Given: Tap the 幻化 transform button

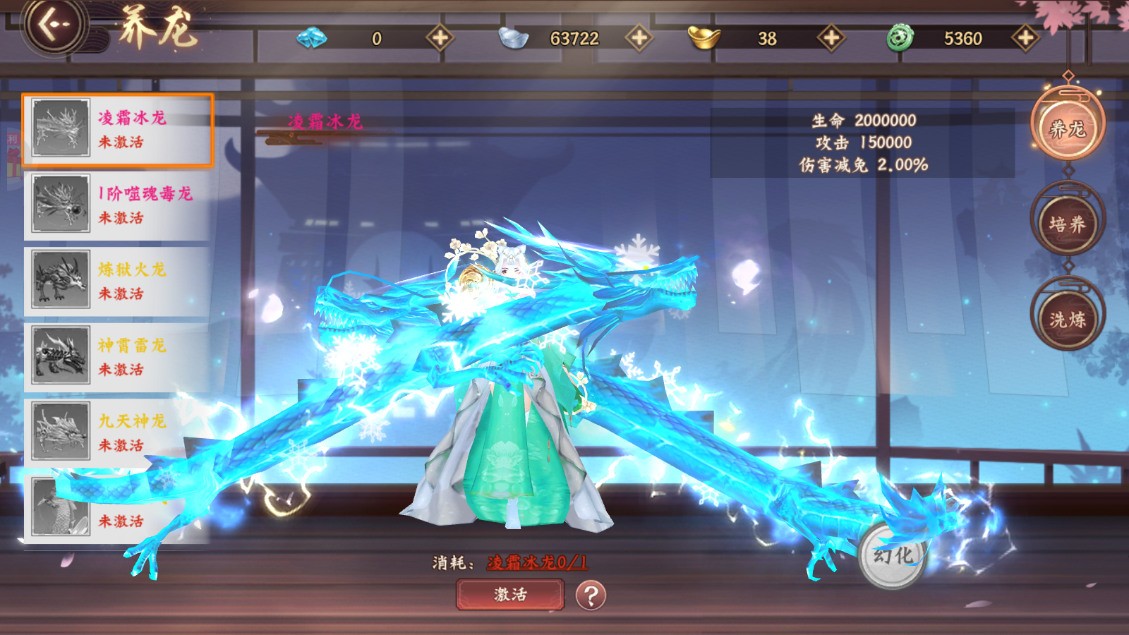Looking at the screenshot, I should (892, 555).
